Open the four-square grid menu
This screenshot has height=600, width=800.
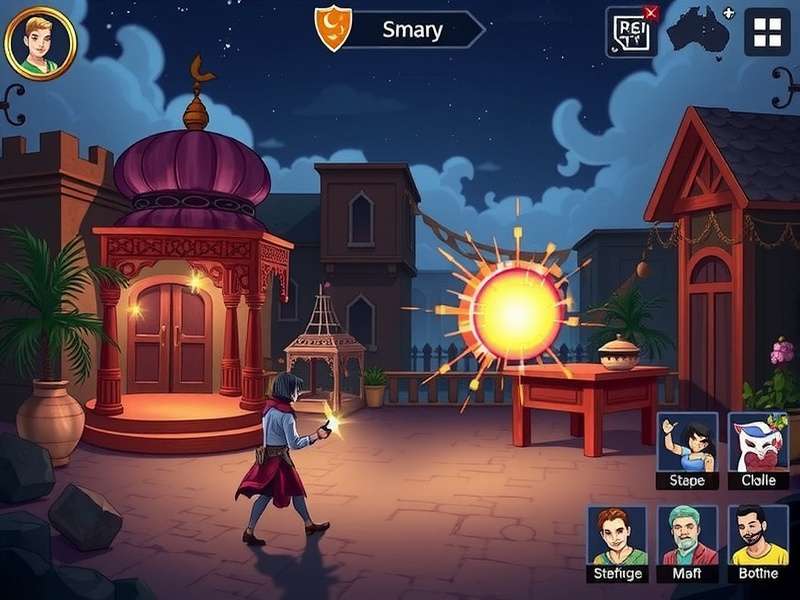[x=767, y=33]
